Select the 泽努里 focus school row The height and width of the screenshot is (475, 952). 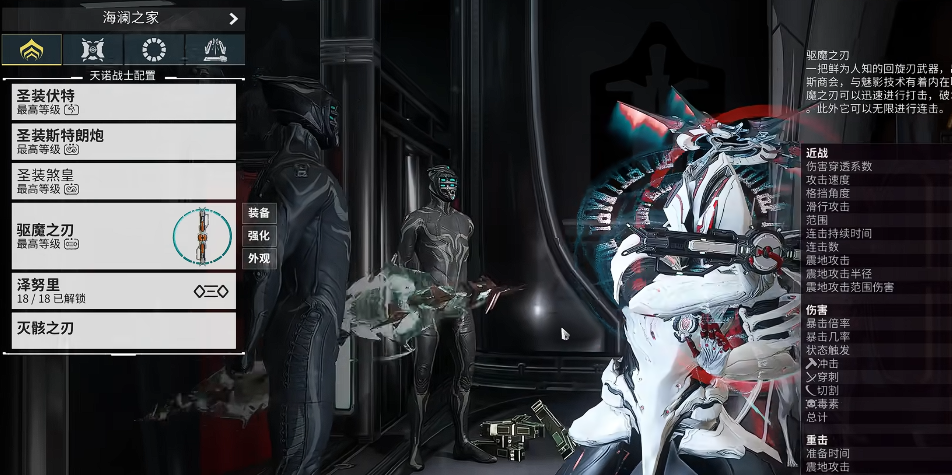[123, 291]
